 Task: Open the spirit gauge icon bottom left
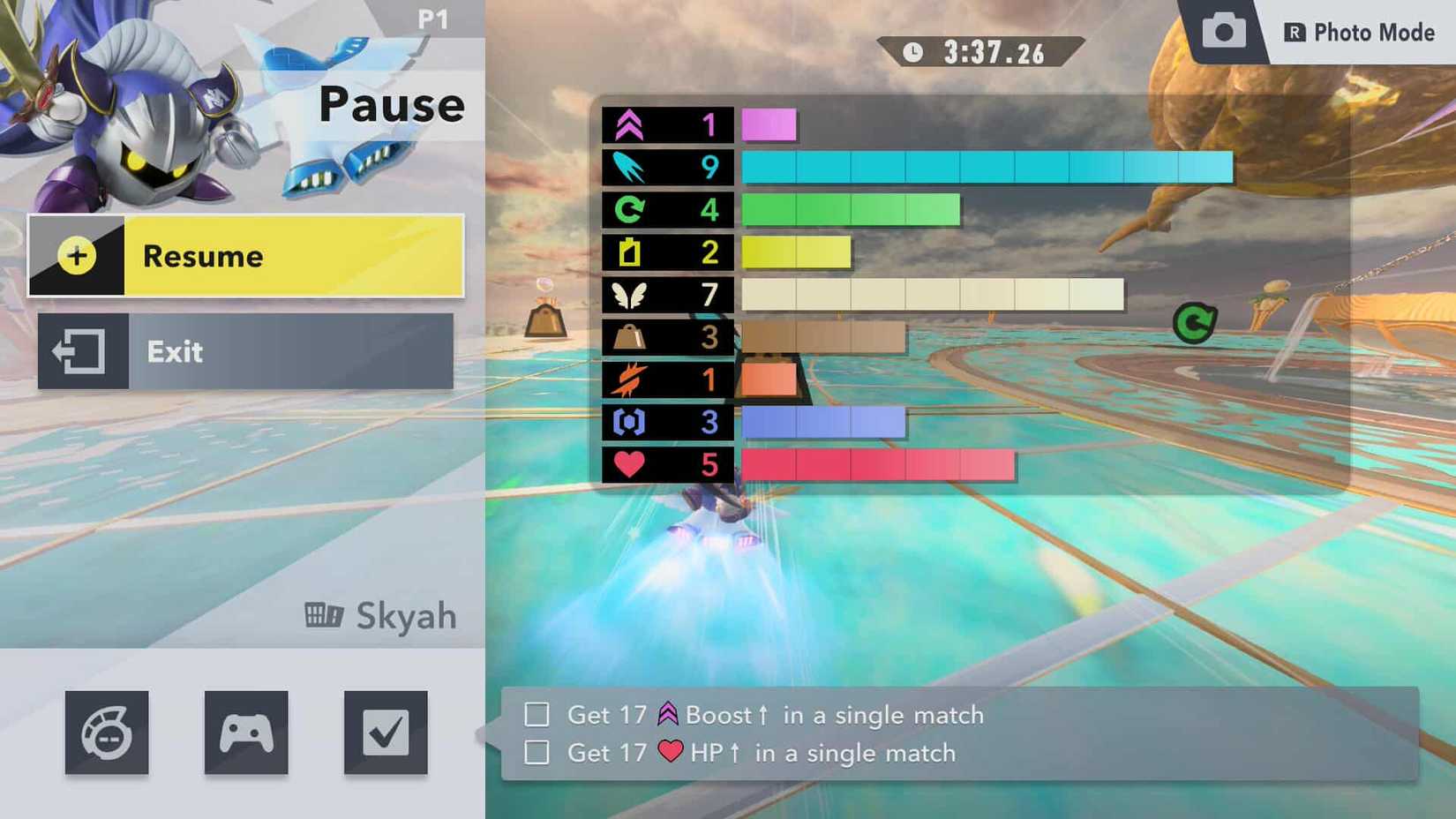pos(107,732)
